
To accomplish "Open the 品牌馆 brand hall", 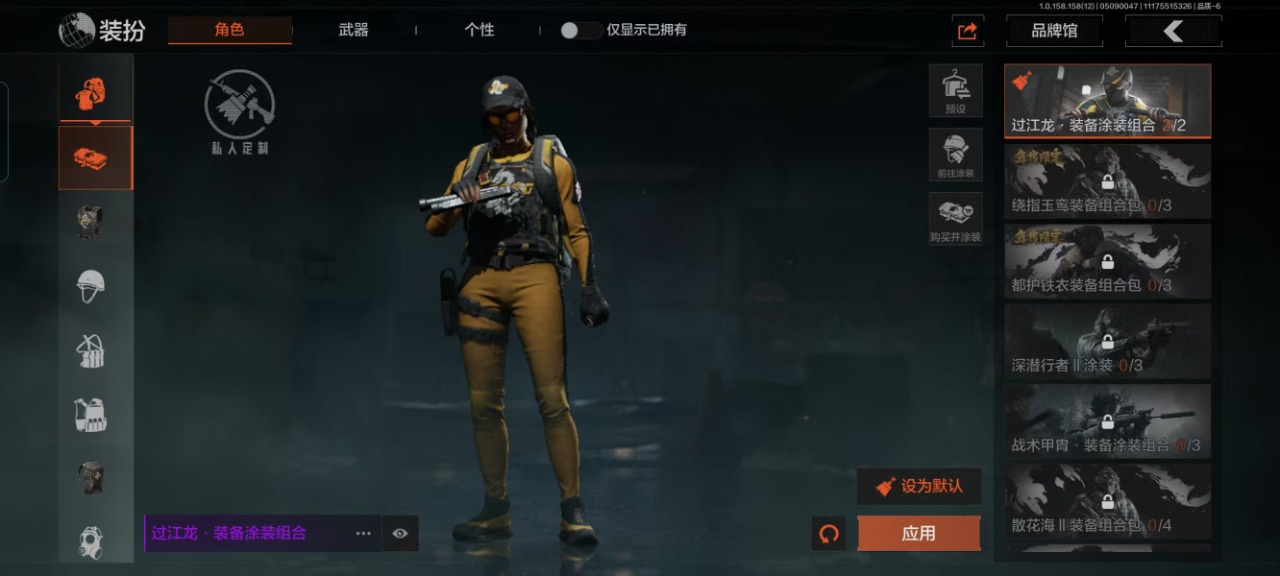I will tap(1054, 31).
